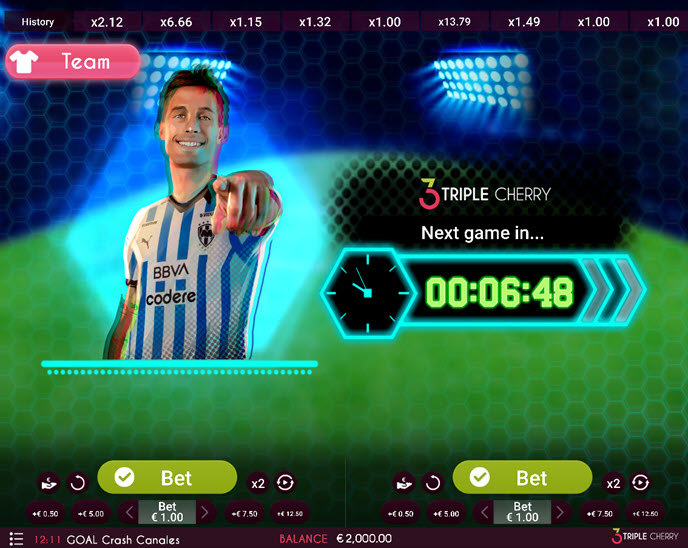Place a bet with the left Bet button
Screen dimensions: 688x548
pyautogui.click(x=167, y=478)
